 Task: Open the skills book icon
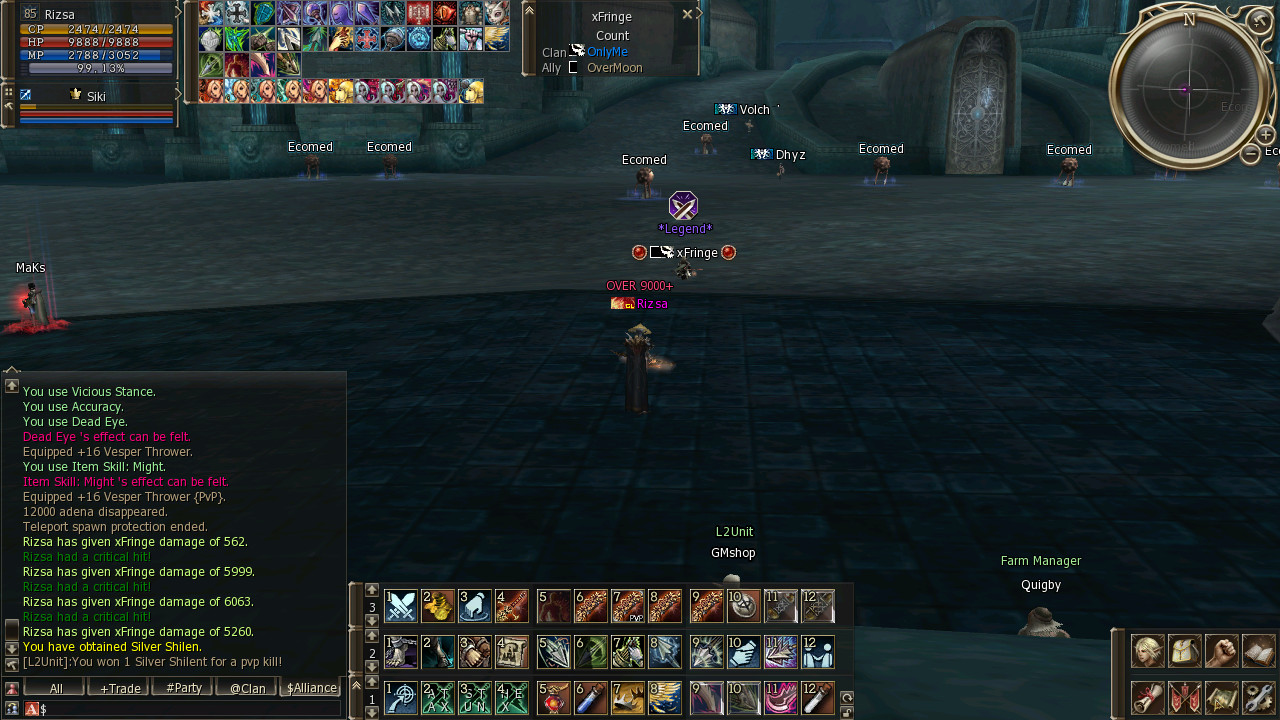pos(1259,651)
